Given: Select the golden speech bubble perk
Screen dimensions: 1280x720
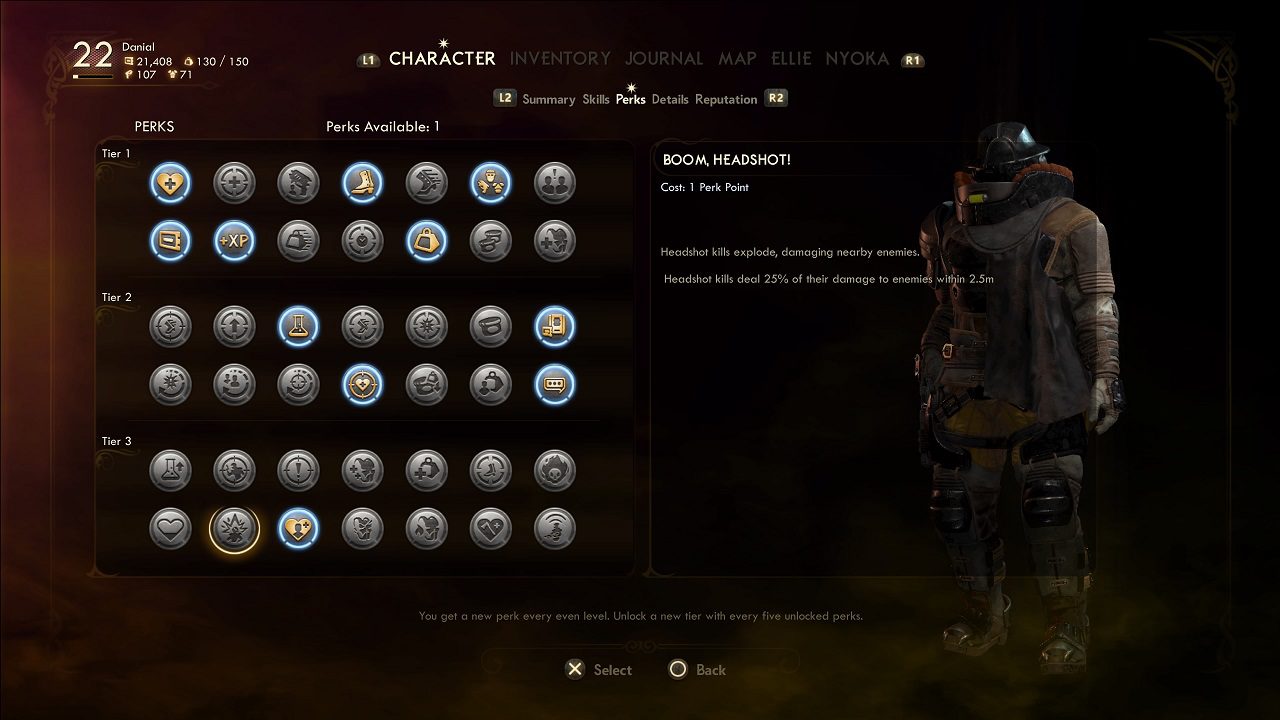Looking at the screenshot, I should [554, 384].
